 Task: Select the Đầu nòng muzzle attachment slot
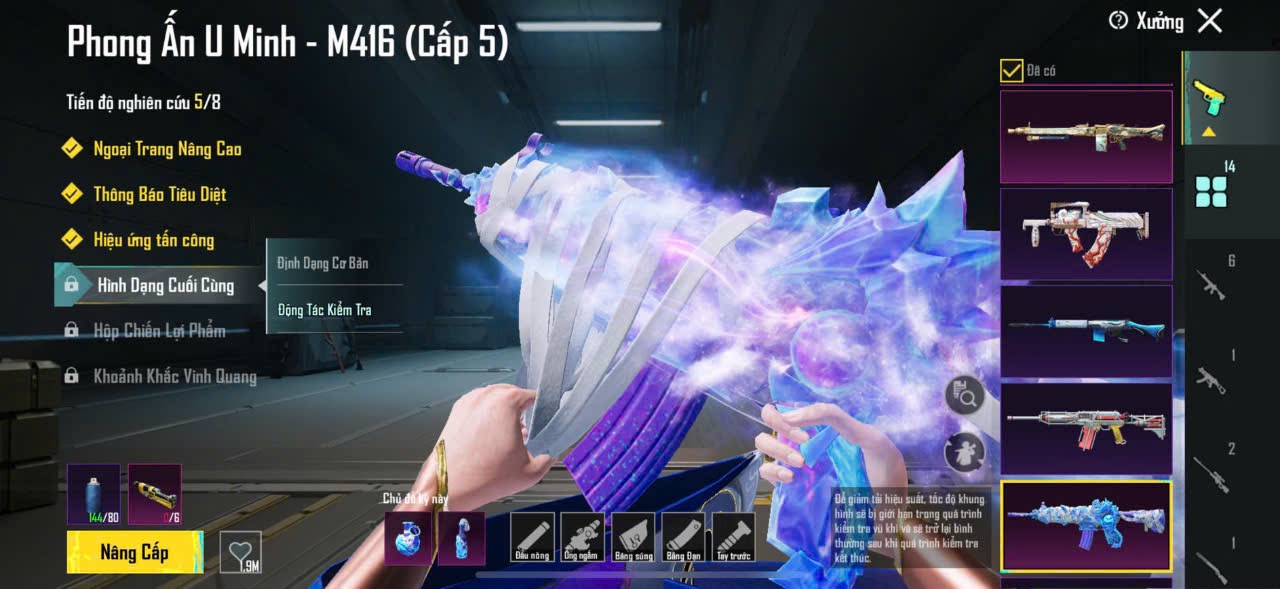click(x=532, y=537)
